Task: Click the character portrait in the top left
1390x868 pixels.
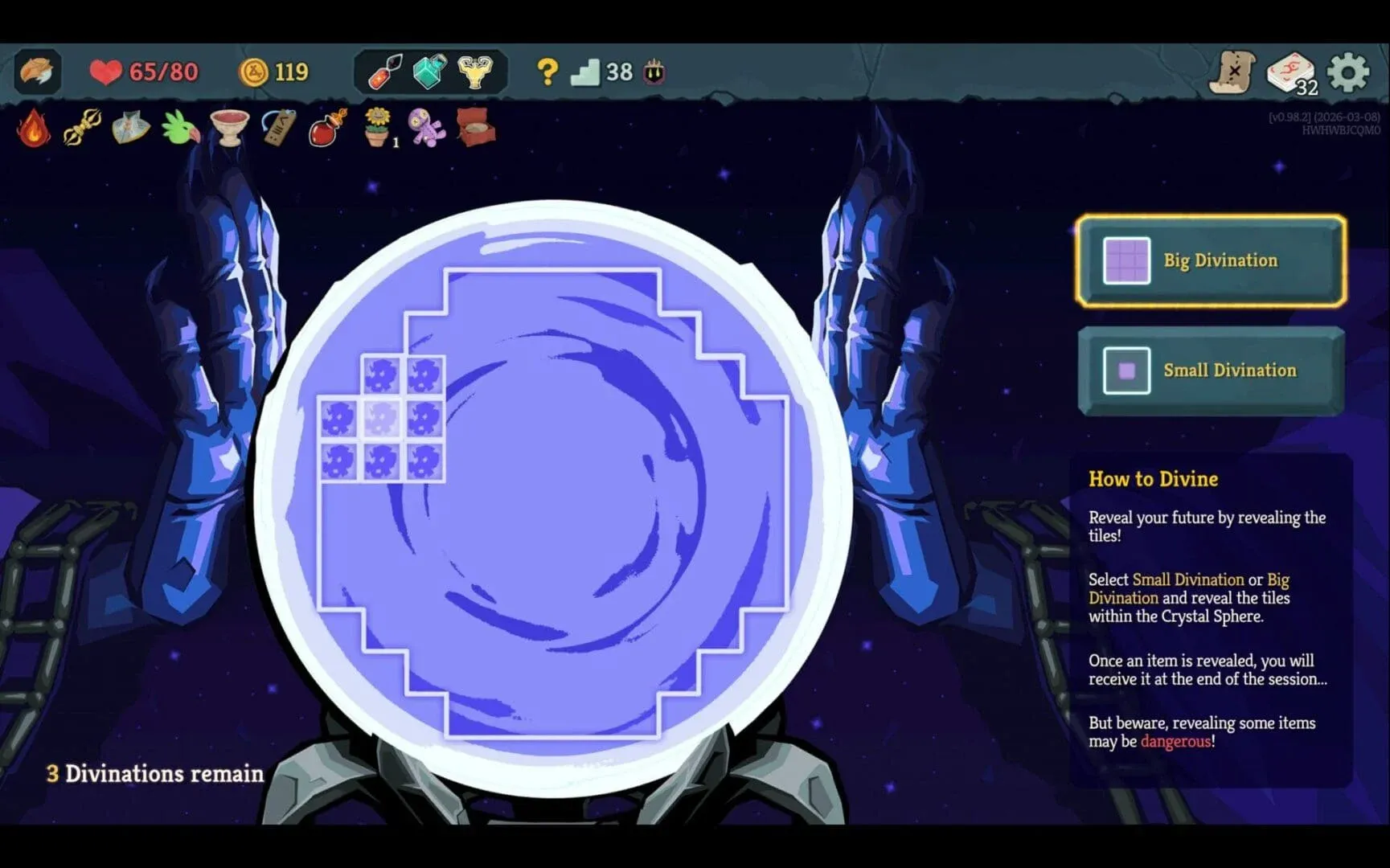Action: pyautogui.click(x=36, y=72)
